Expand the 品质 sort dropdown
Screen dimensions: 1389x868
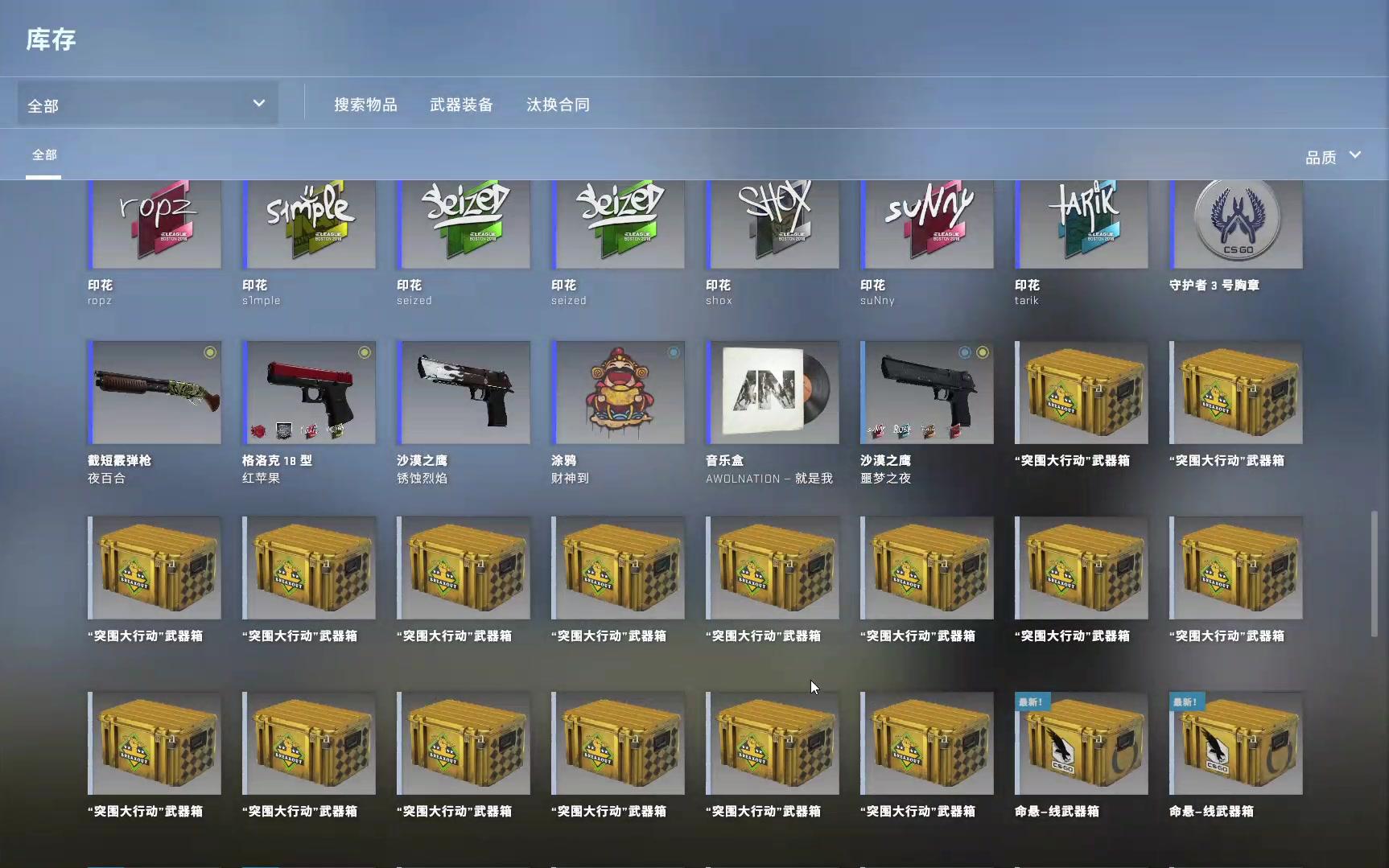point(1332,157)
